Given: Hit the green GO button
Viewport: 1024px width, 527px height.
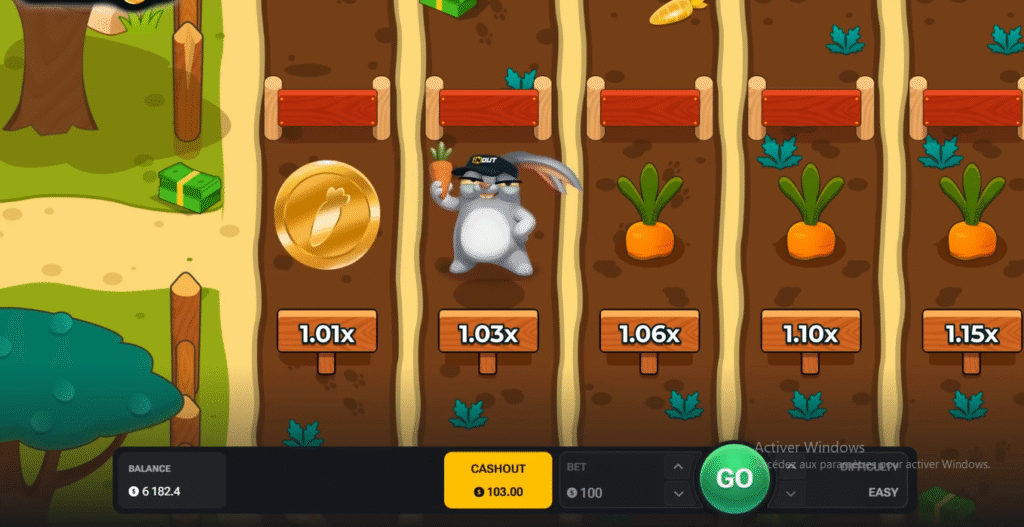Looking at the screenshot, I should (x=734, y=479).
